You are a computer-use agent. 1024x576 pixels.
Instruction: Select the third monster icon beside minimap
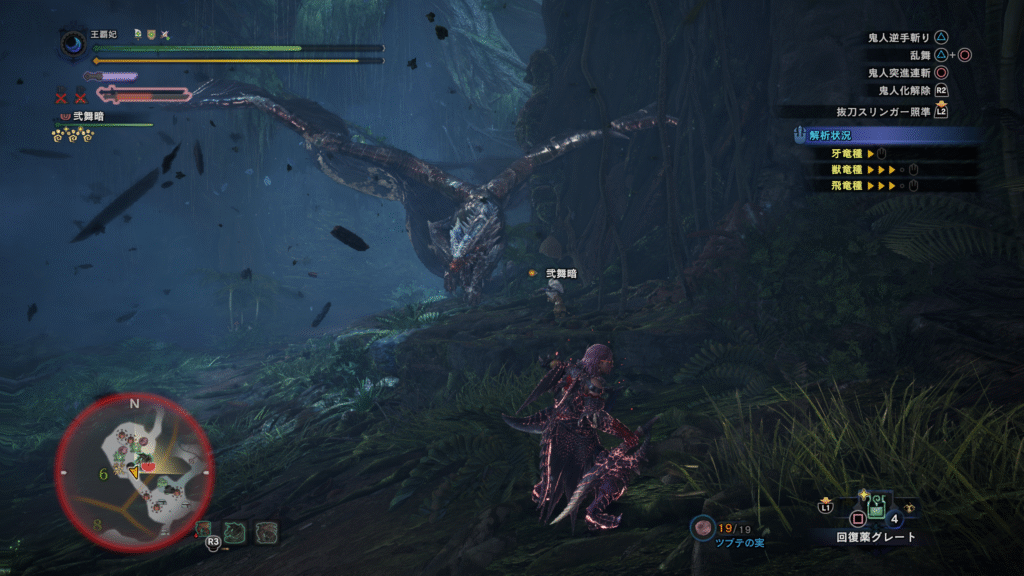[265, 531]
